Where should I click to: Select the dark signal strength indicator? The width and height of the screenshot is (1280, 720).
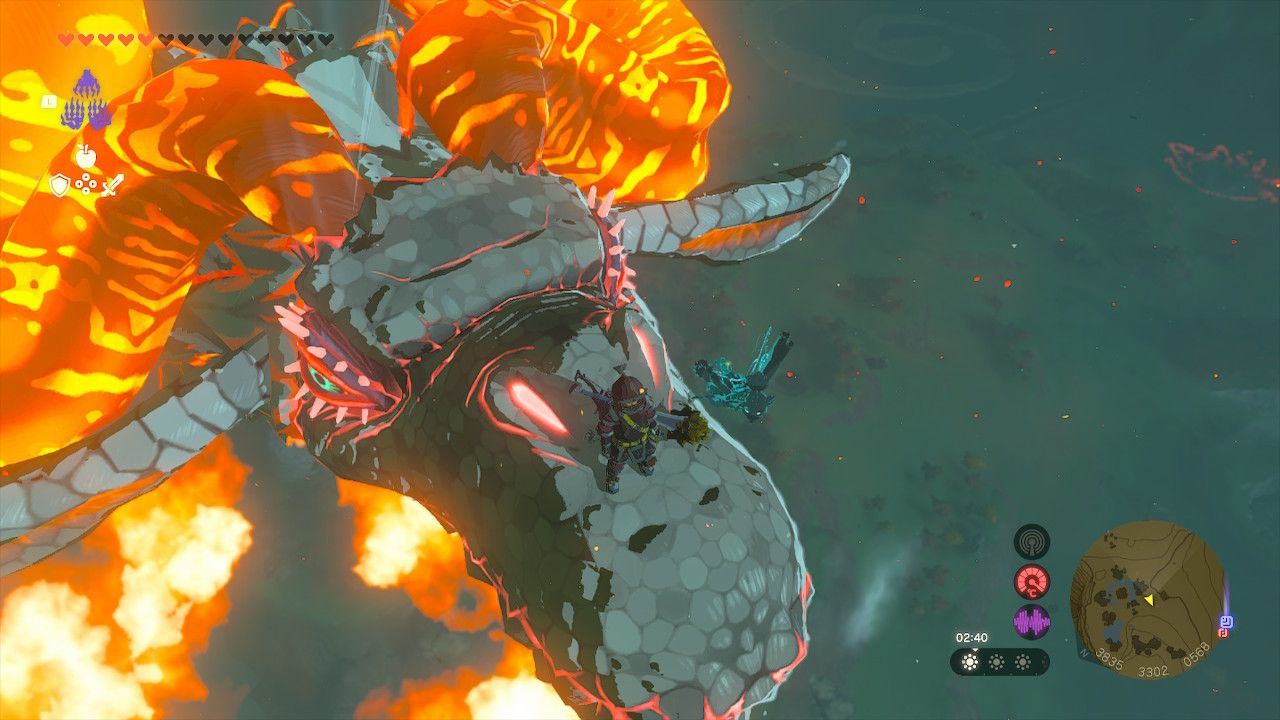[1032, 543]
